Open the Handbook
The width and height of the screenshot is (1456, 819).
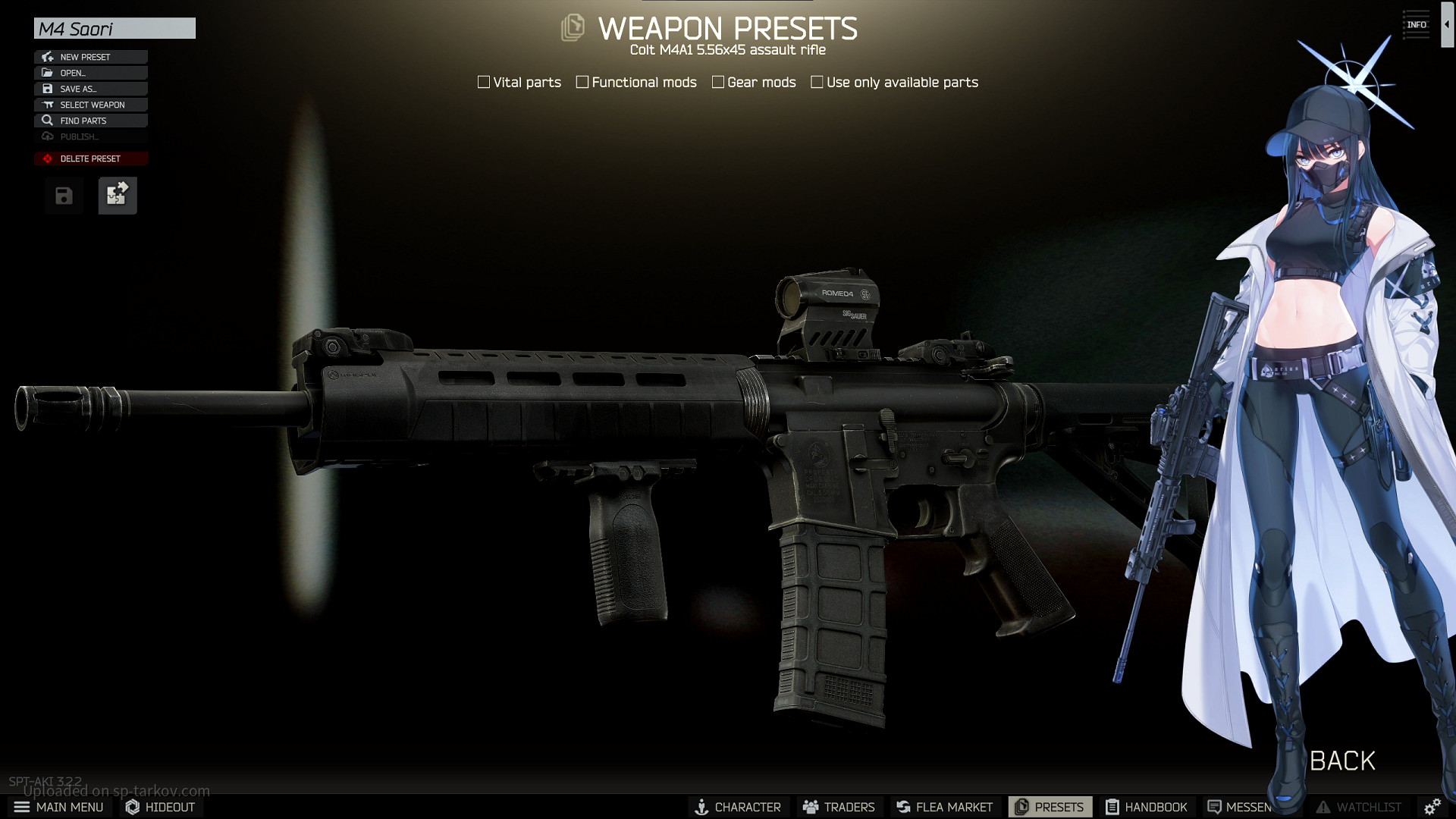tap(1146, 807)
